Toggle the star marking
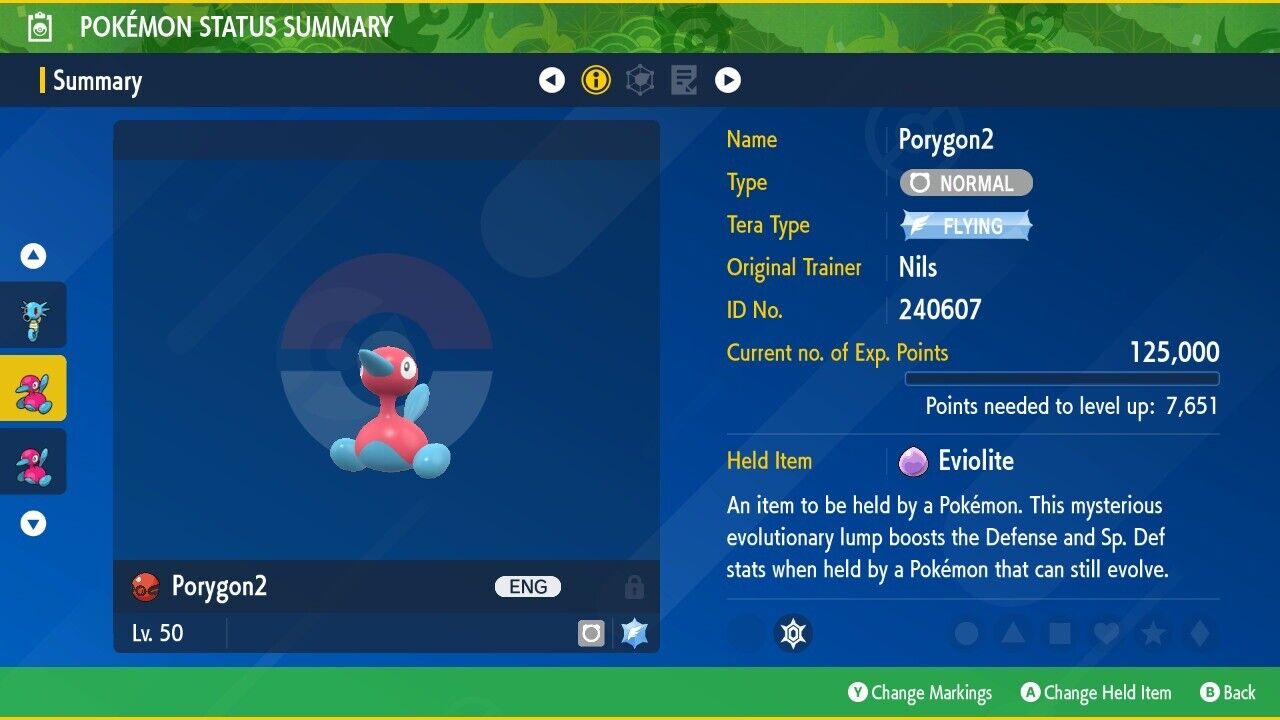 (x=1152, y=633)
